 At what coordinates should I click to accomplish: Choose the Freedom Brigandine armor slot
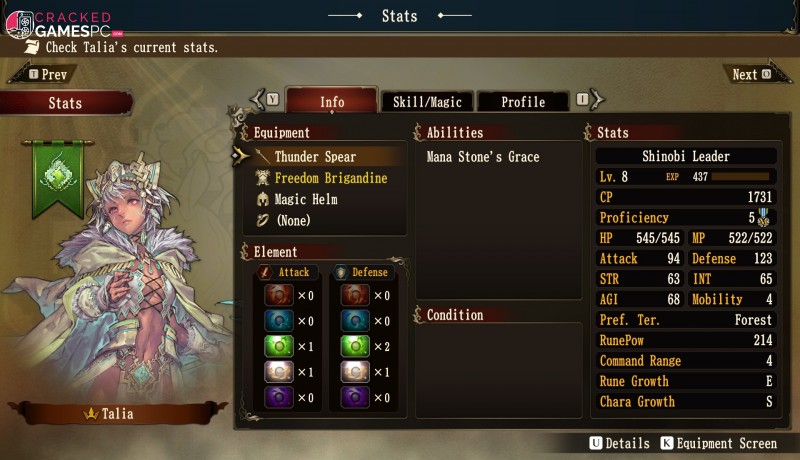(x=330, y=178)
